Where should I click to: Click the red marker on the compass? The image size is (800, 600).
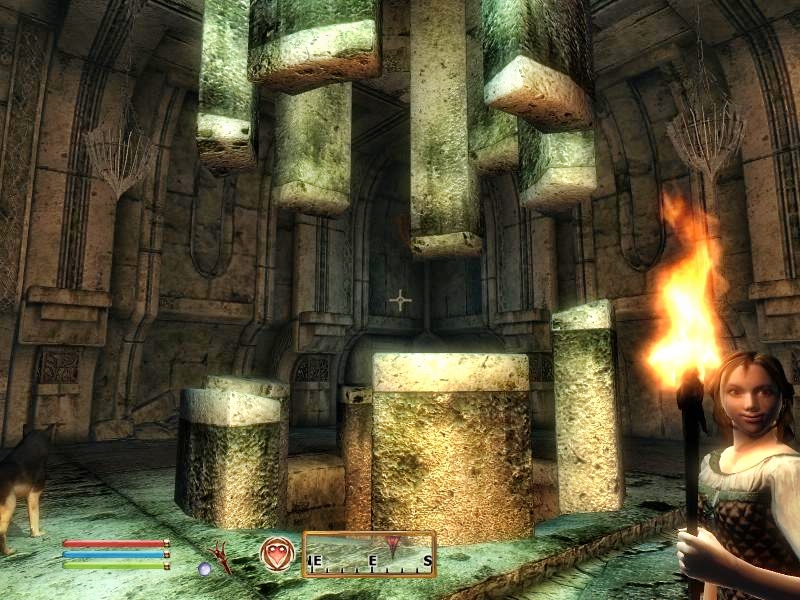pyautogui.click(x=396, y=544)
